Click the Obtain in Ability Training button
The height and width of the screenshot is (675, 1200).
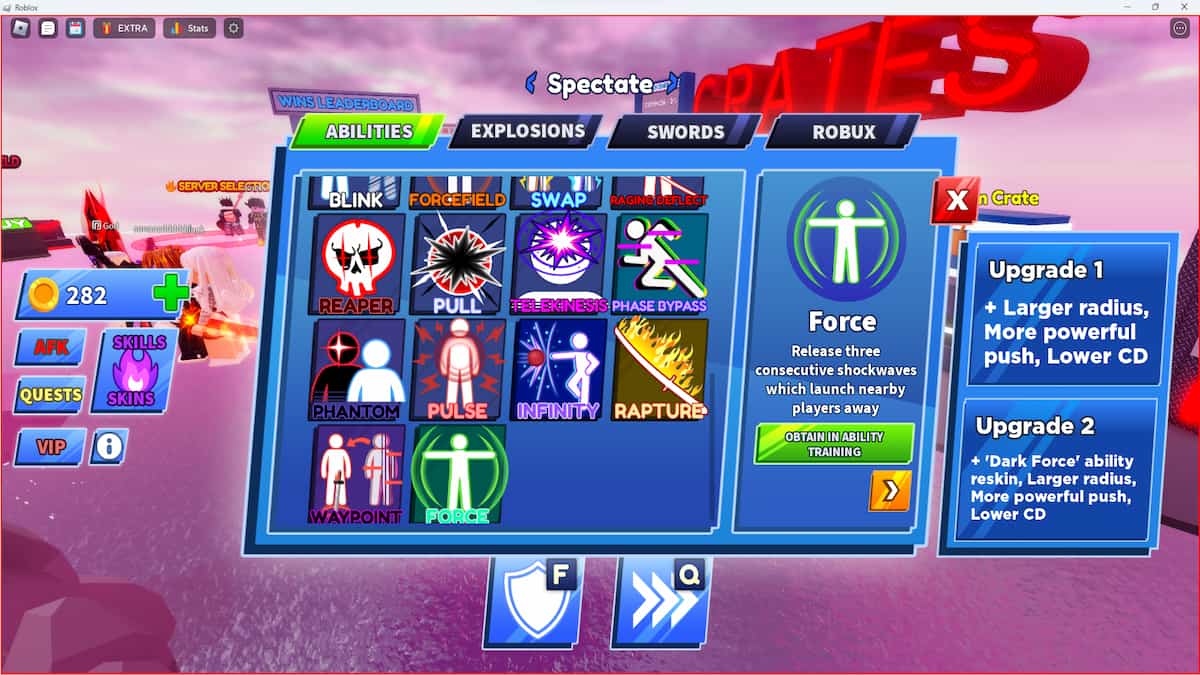834,444
